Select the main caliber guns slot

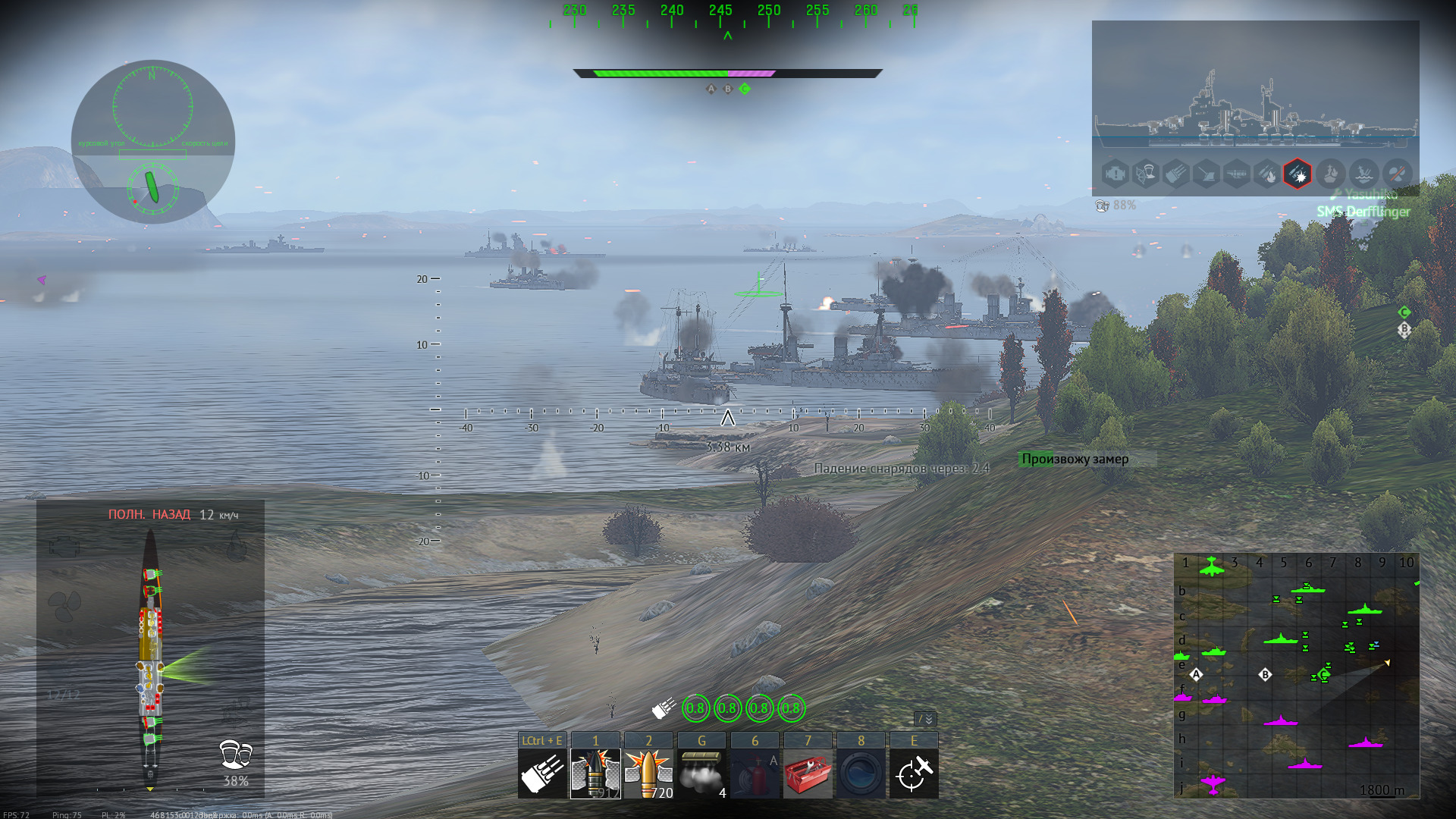(542, 773)
